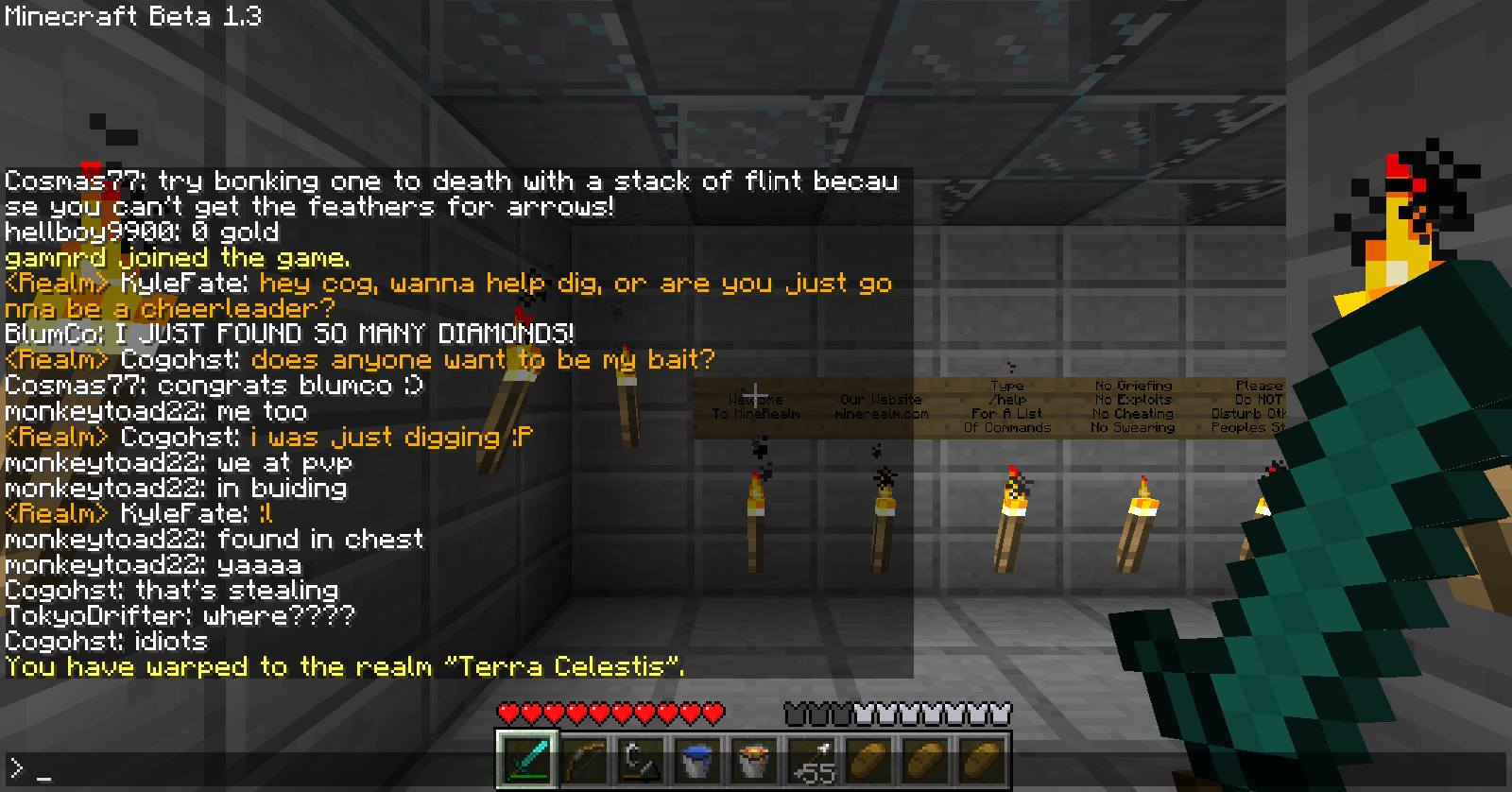Choose the lava bucket slot
The image size is (1512, 792).
754,759
